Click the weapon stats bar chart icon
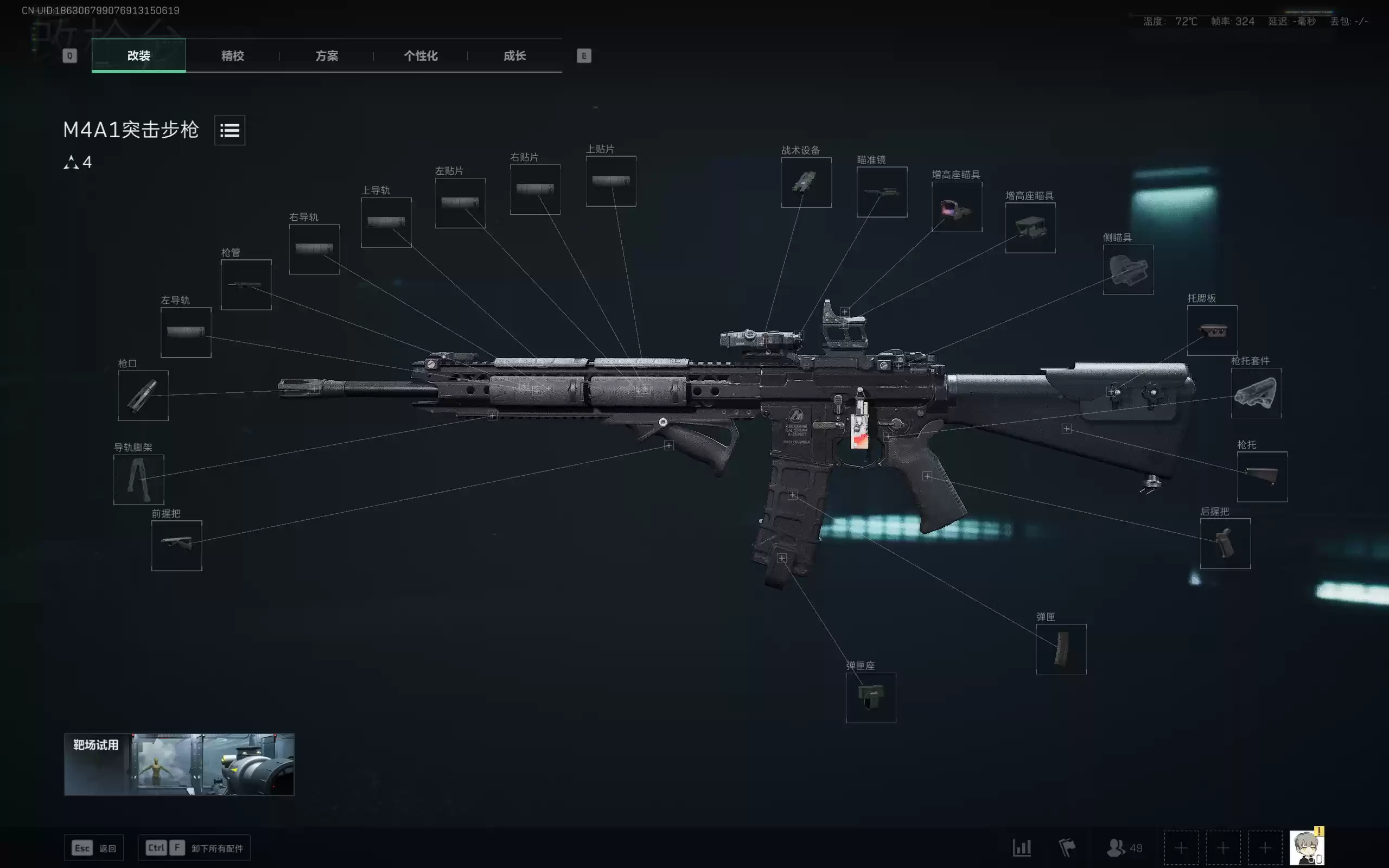Image resolution: width=1389 pixels, height=868 pixels. pyautogui.click(x=1022, y=847)
